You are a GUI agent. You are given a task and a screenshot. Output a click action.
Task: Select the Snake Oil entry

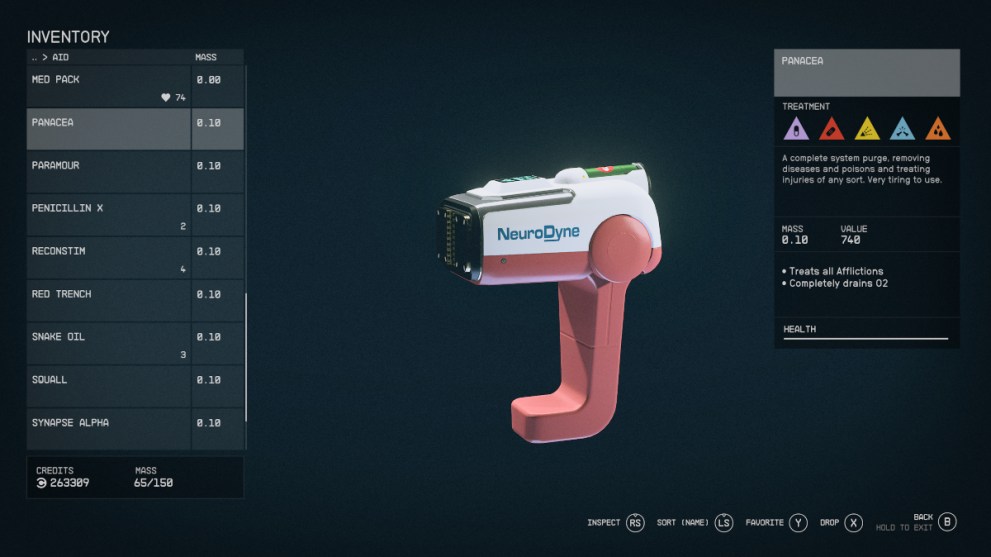point(108,344)
